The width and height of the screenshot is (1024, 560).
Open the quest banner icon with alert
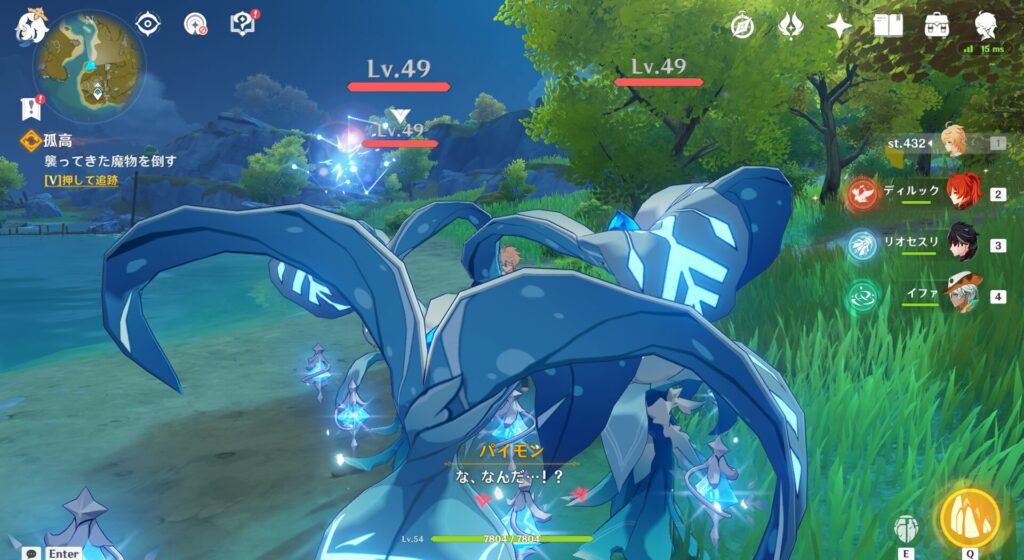click(x=29, y=108)
